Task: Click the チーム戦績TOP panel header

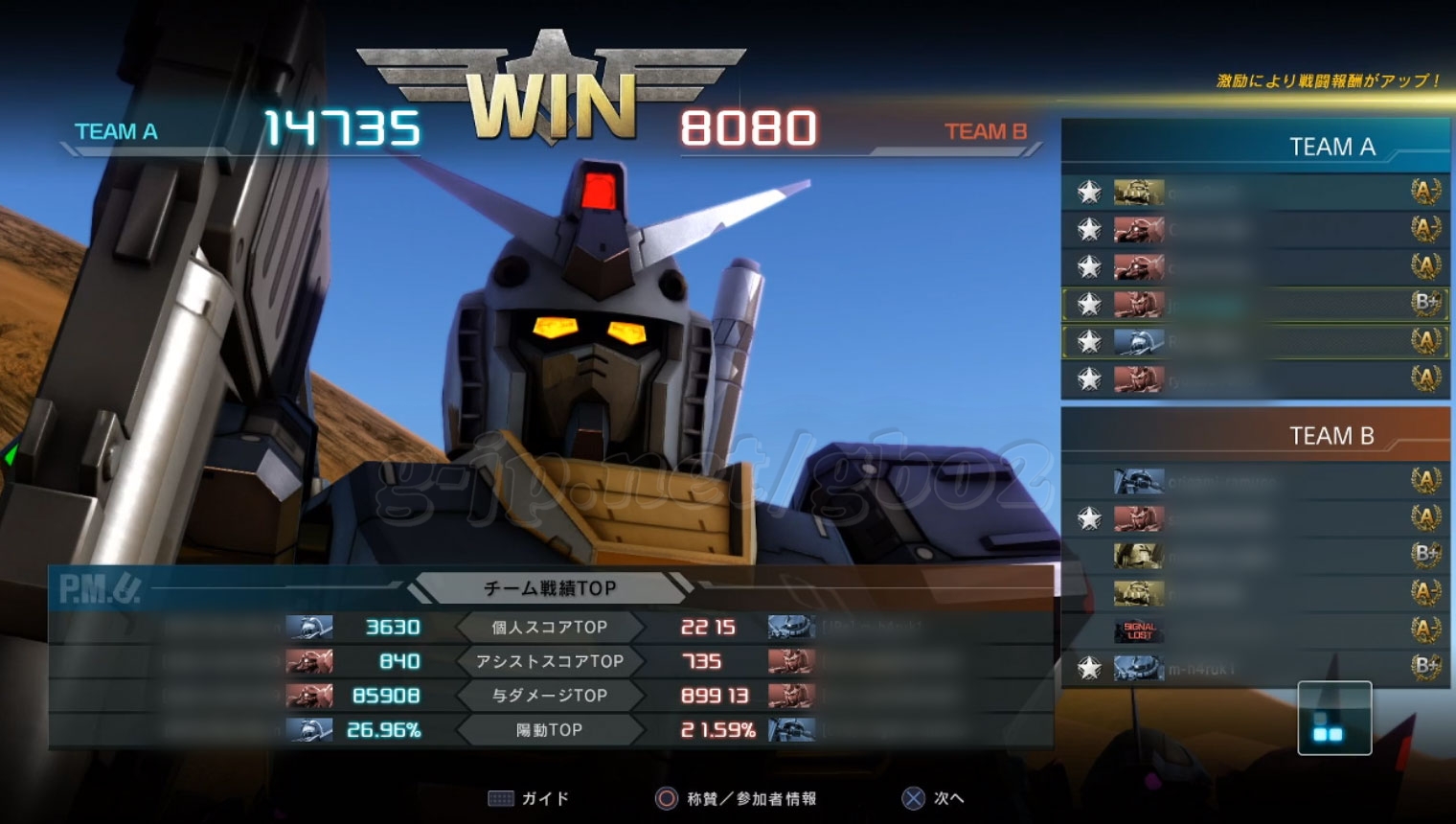Action: click(550, 587)
